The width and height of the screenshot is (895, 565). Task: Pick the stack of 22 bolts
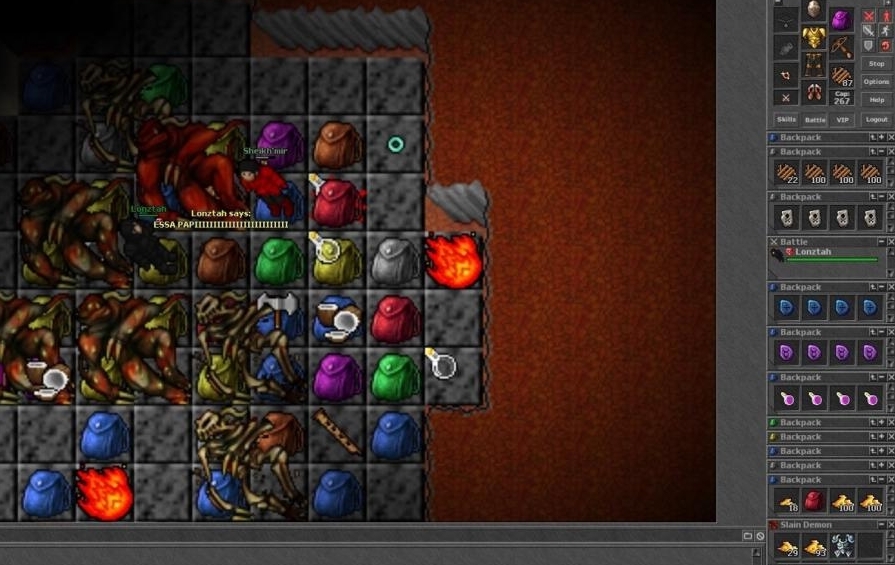787,172
